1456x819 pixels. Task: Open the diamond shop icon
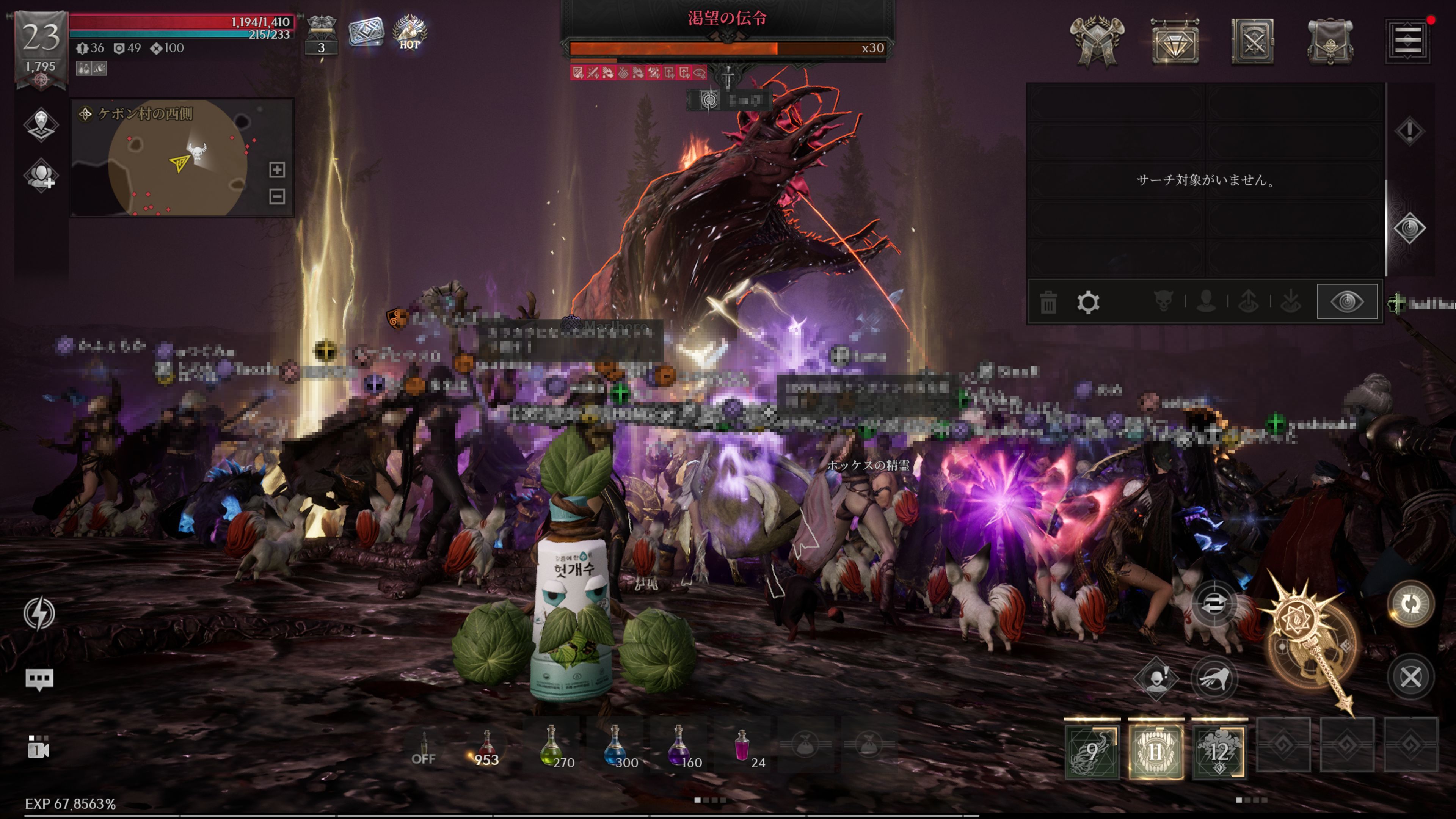tap(1175, 41)
